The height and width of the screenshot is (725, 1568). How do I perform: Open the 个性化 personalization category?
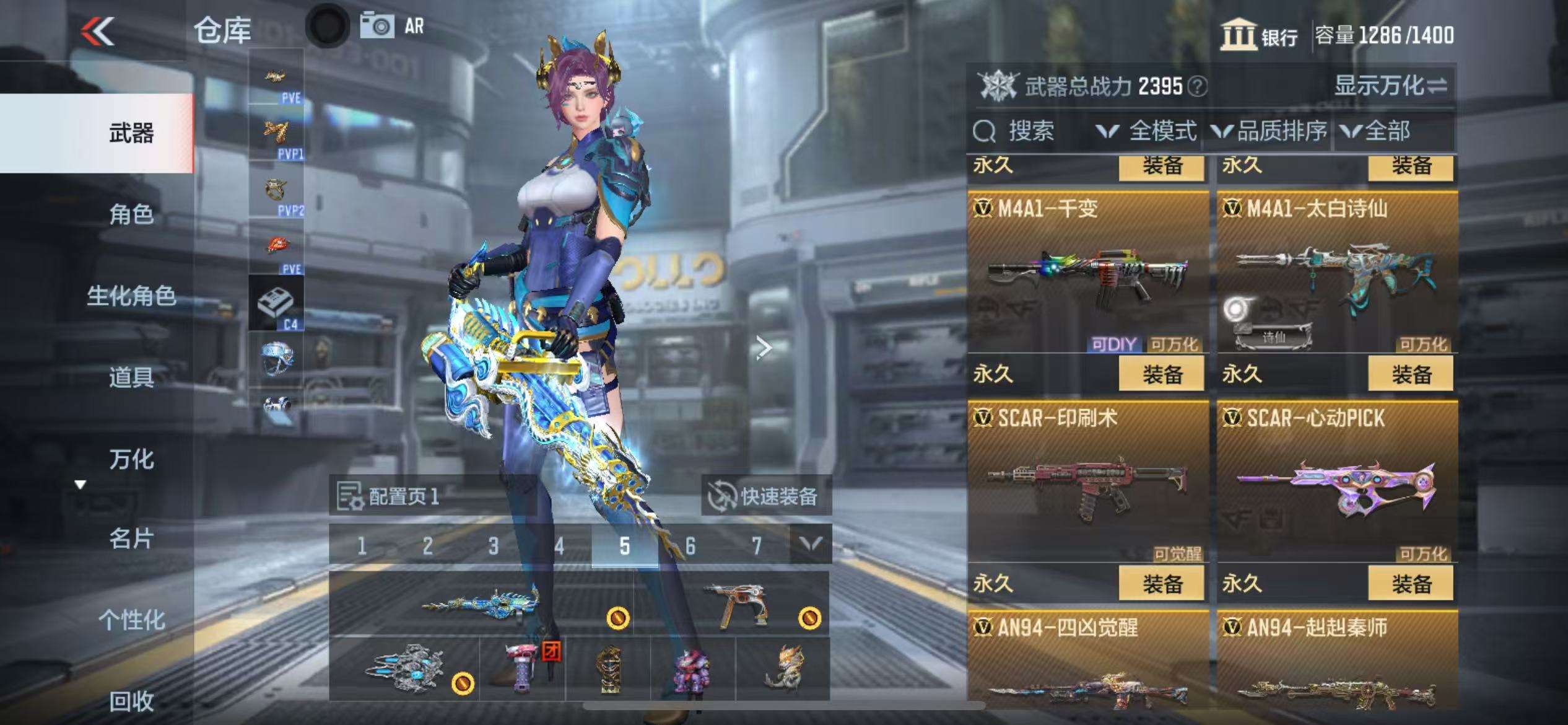(131, 620)
